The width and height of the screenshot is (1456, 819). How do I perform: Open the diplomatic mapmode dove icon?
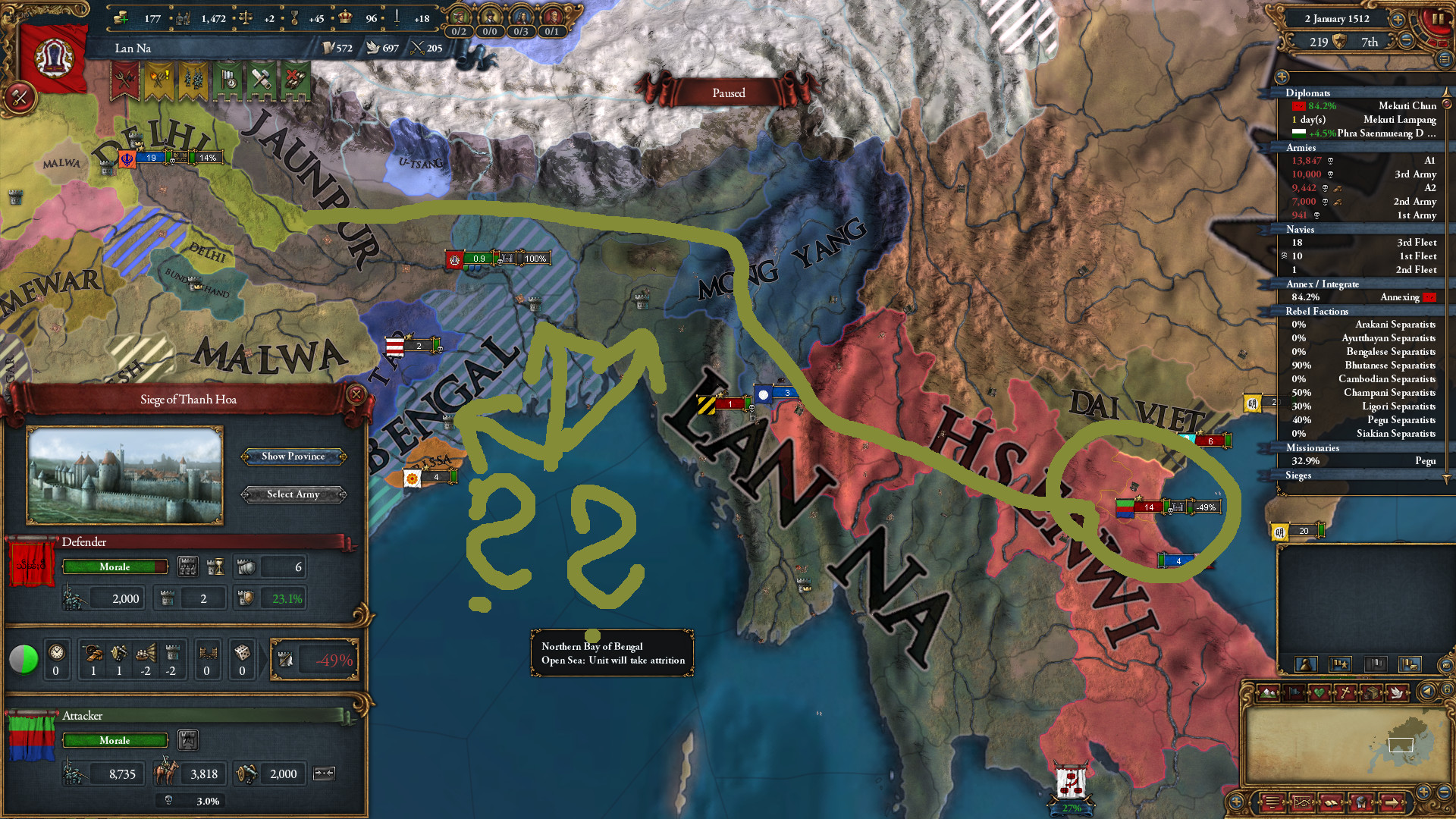point(1397,692)
